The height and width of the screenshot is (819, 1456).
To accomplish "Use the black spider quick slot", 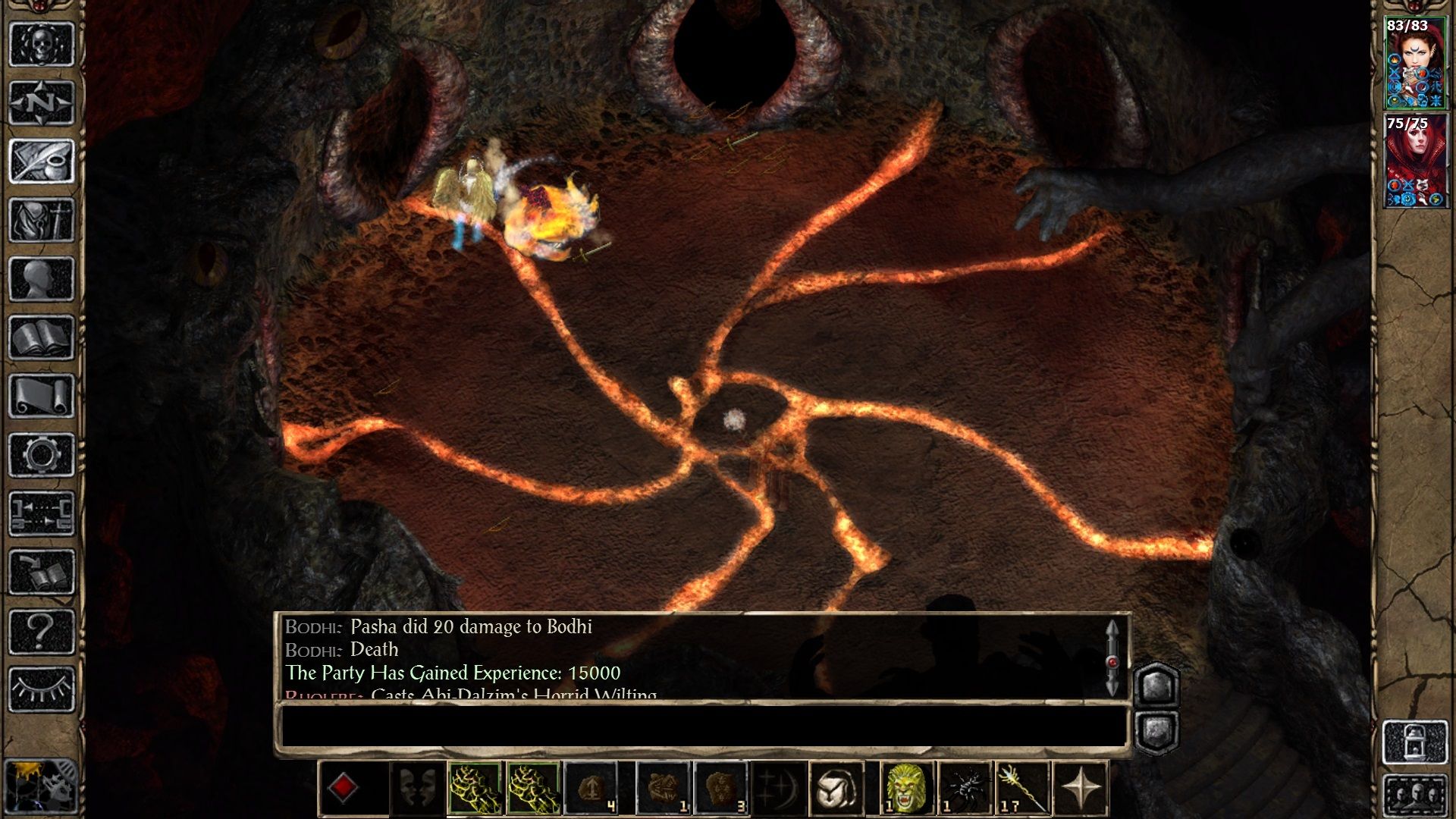I will tap(964, 788).
